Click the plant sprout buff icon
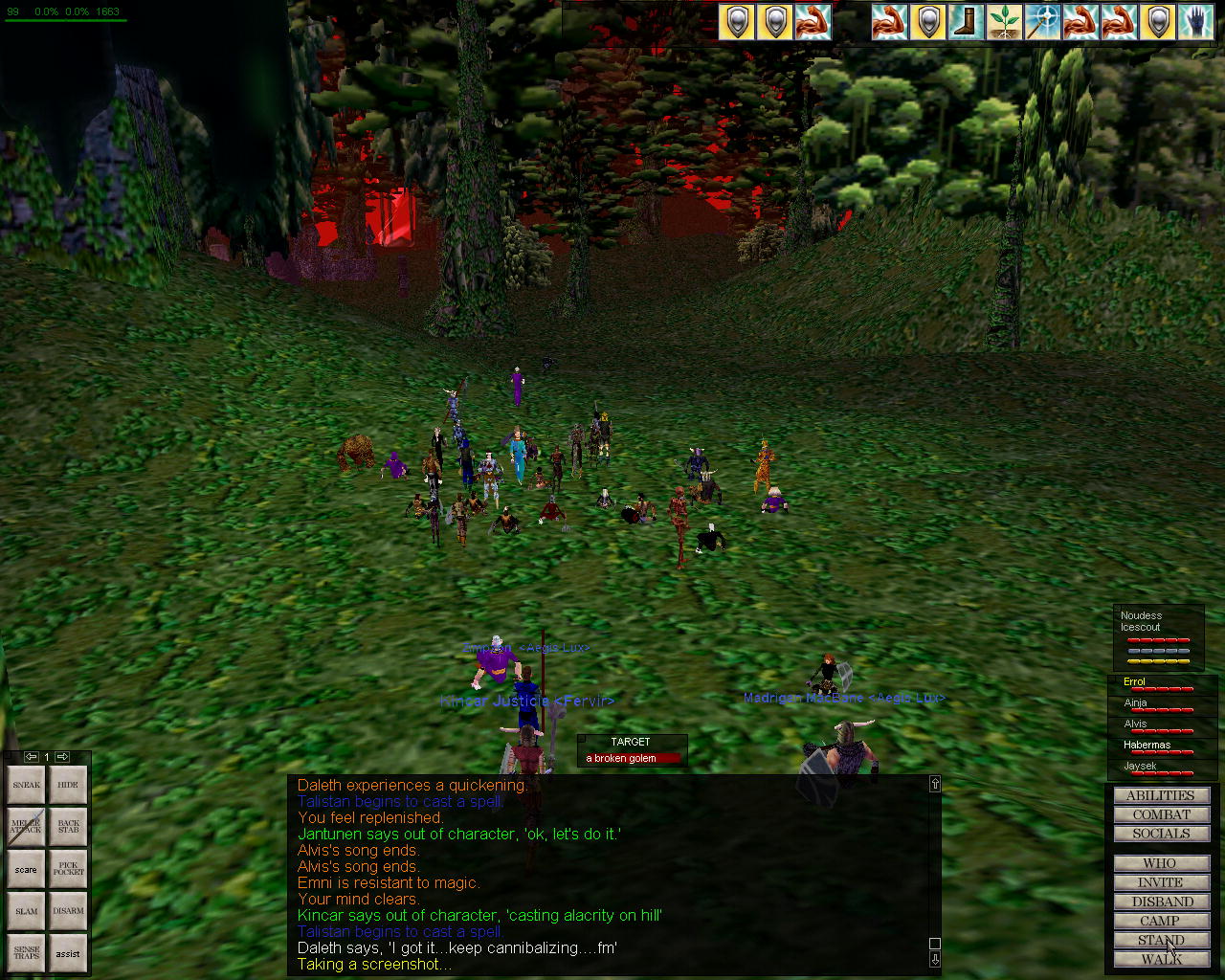 1004,21
